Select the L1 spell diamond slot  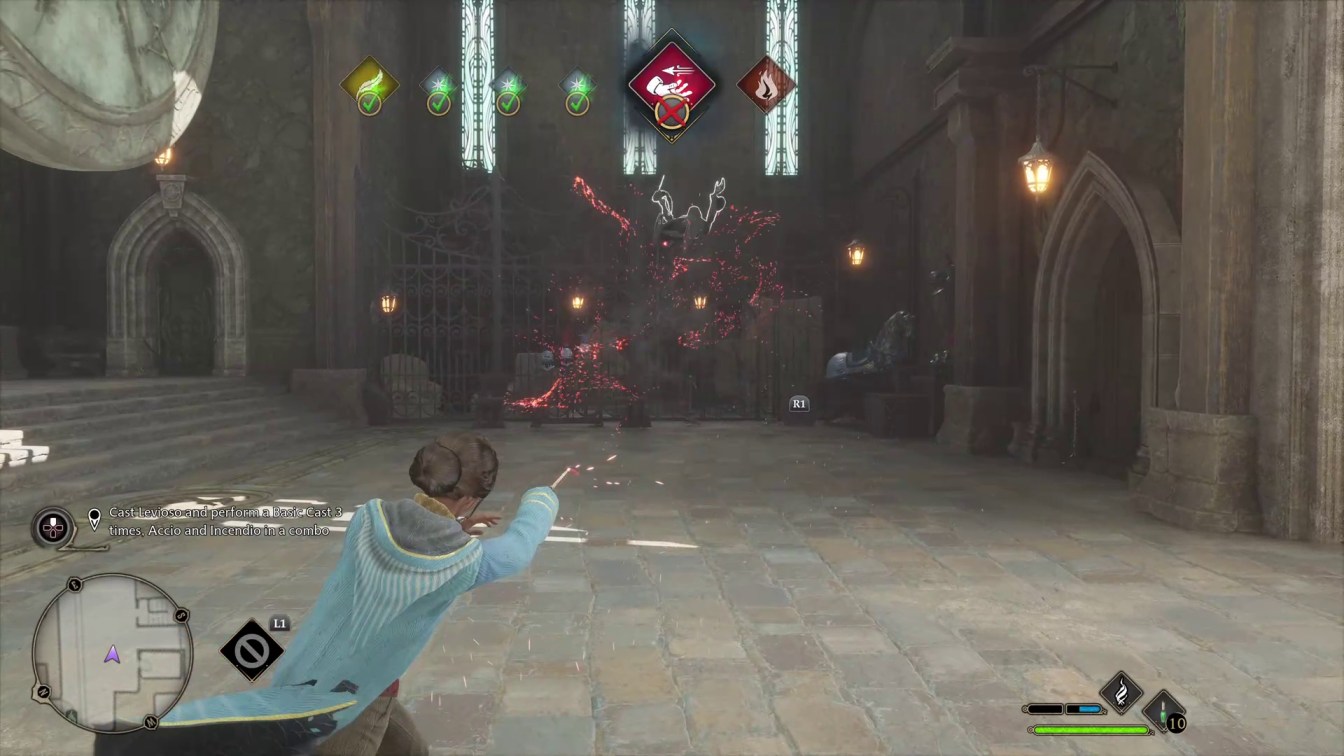click(x=250, y=648)
